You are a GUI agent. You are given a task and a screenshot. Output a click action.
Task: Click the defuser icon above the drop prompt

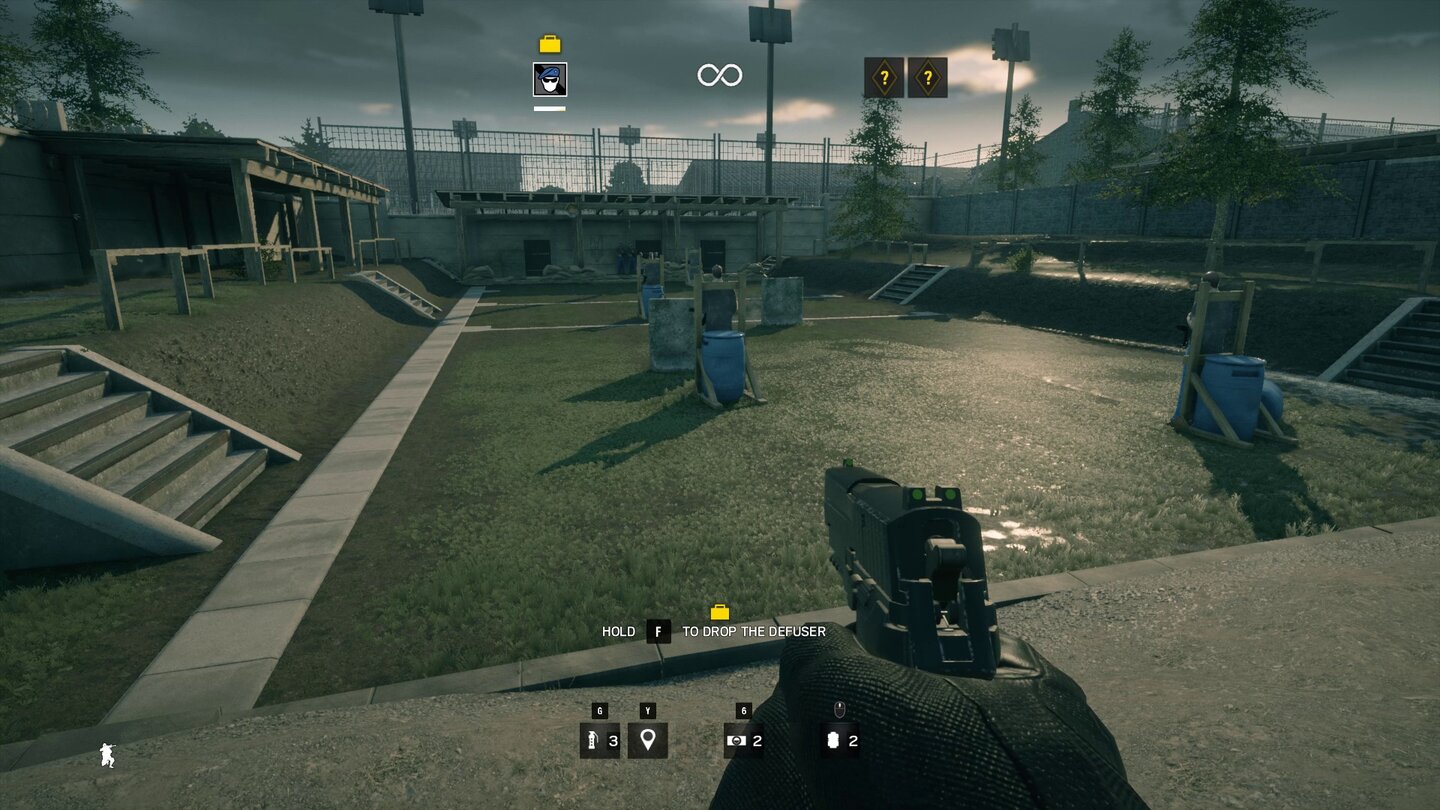[720, 610]
